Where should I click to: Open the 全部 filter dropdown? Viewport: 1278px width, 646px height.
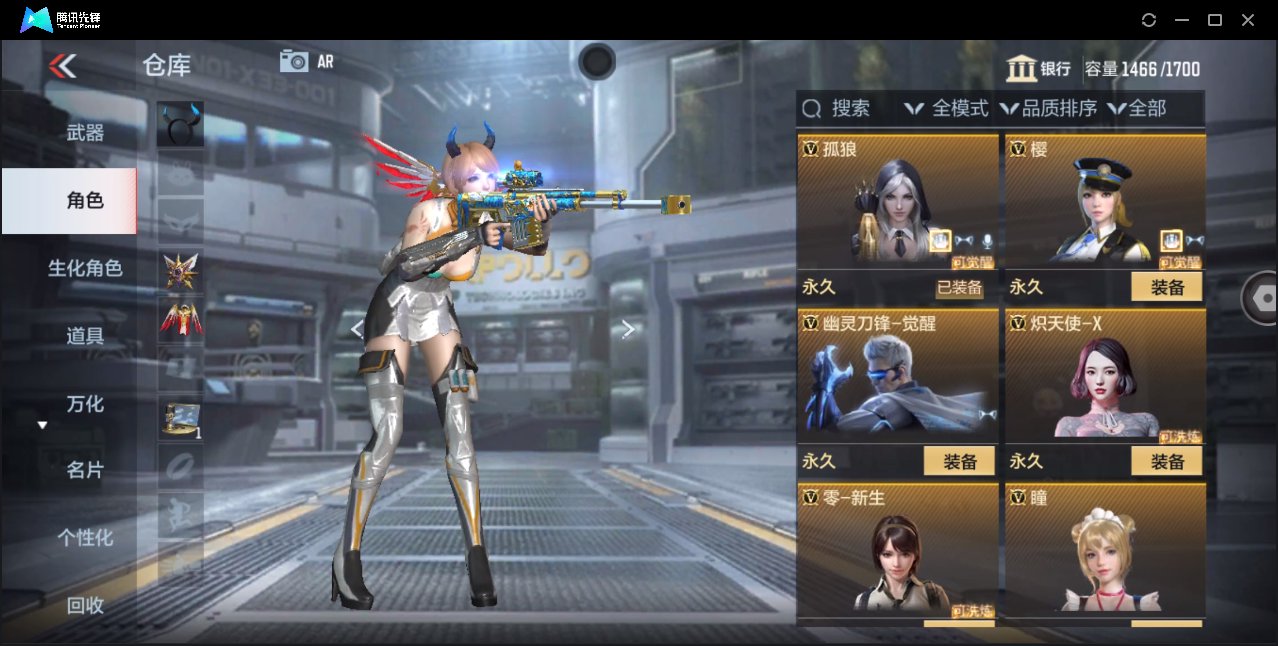coord(1137,108)
